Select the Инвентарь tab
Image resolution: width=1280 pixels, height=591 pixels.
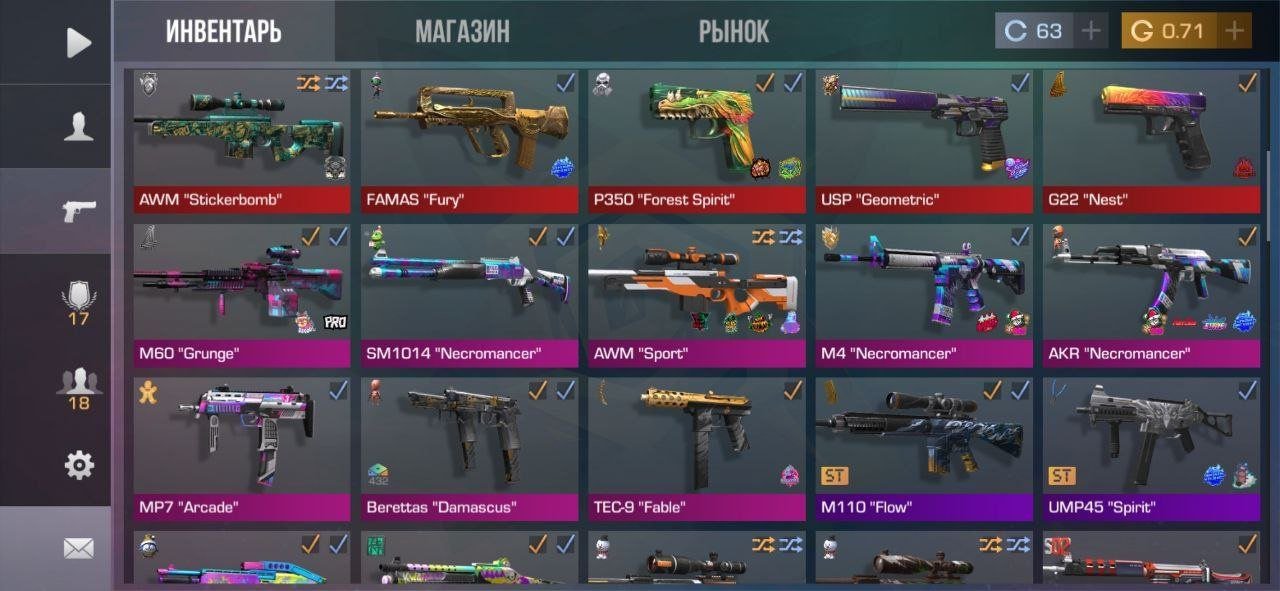click(x=223, y=31)
